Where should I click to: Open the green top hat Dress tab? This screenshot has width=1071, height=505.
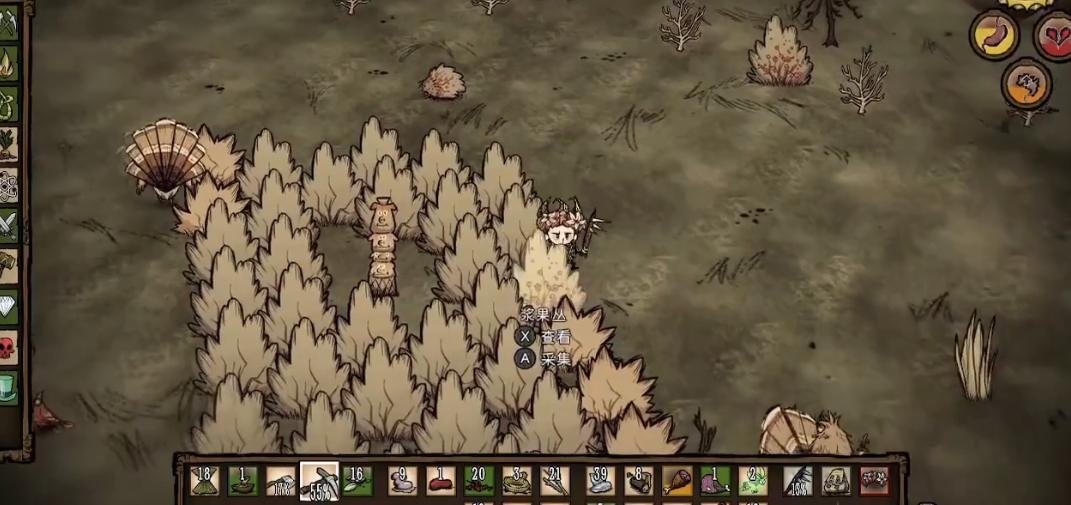point(8,387)
